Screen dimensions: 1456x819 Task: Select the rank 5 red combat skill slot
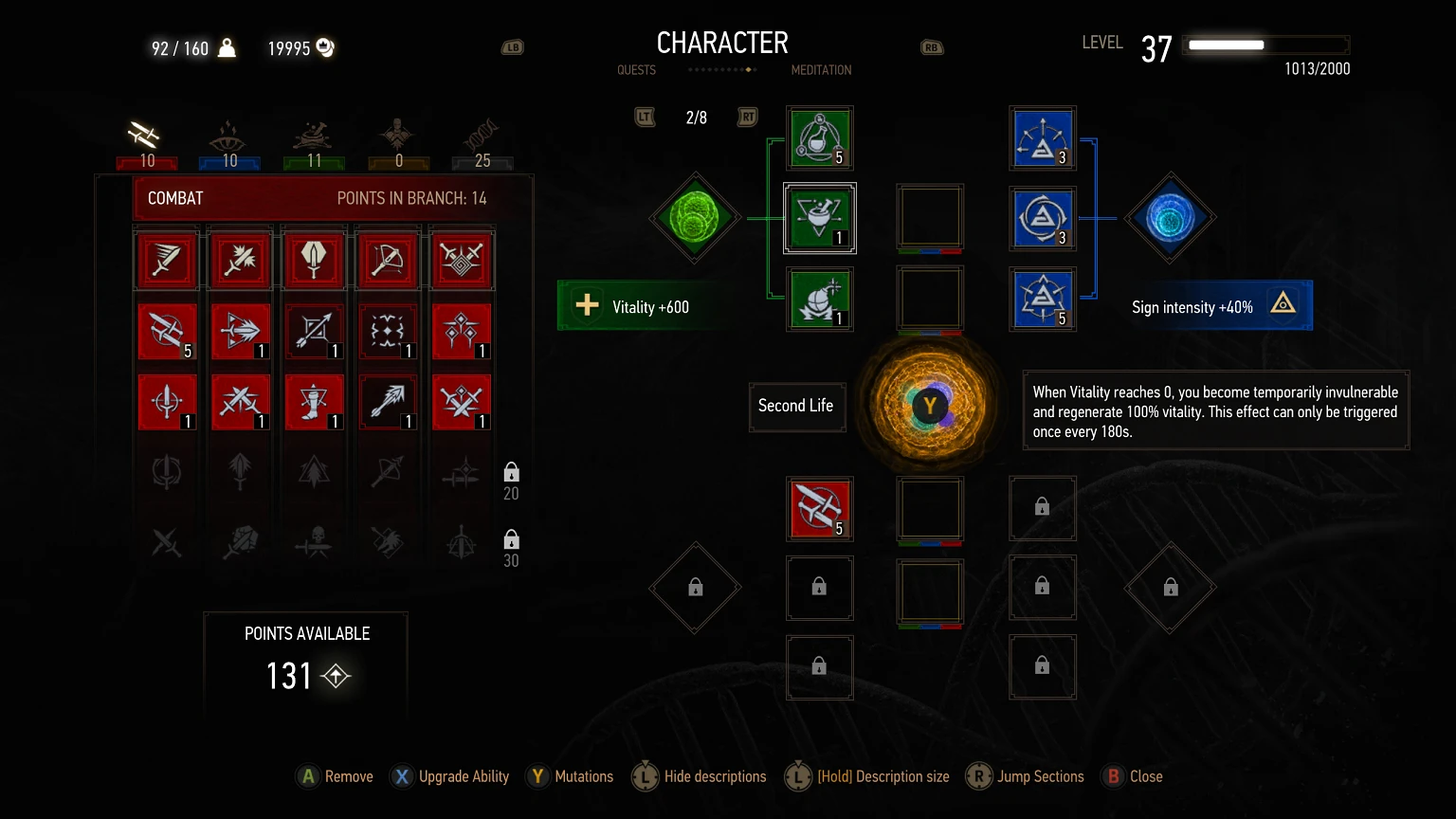(x=820, y=509)
